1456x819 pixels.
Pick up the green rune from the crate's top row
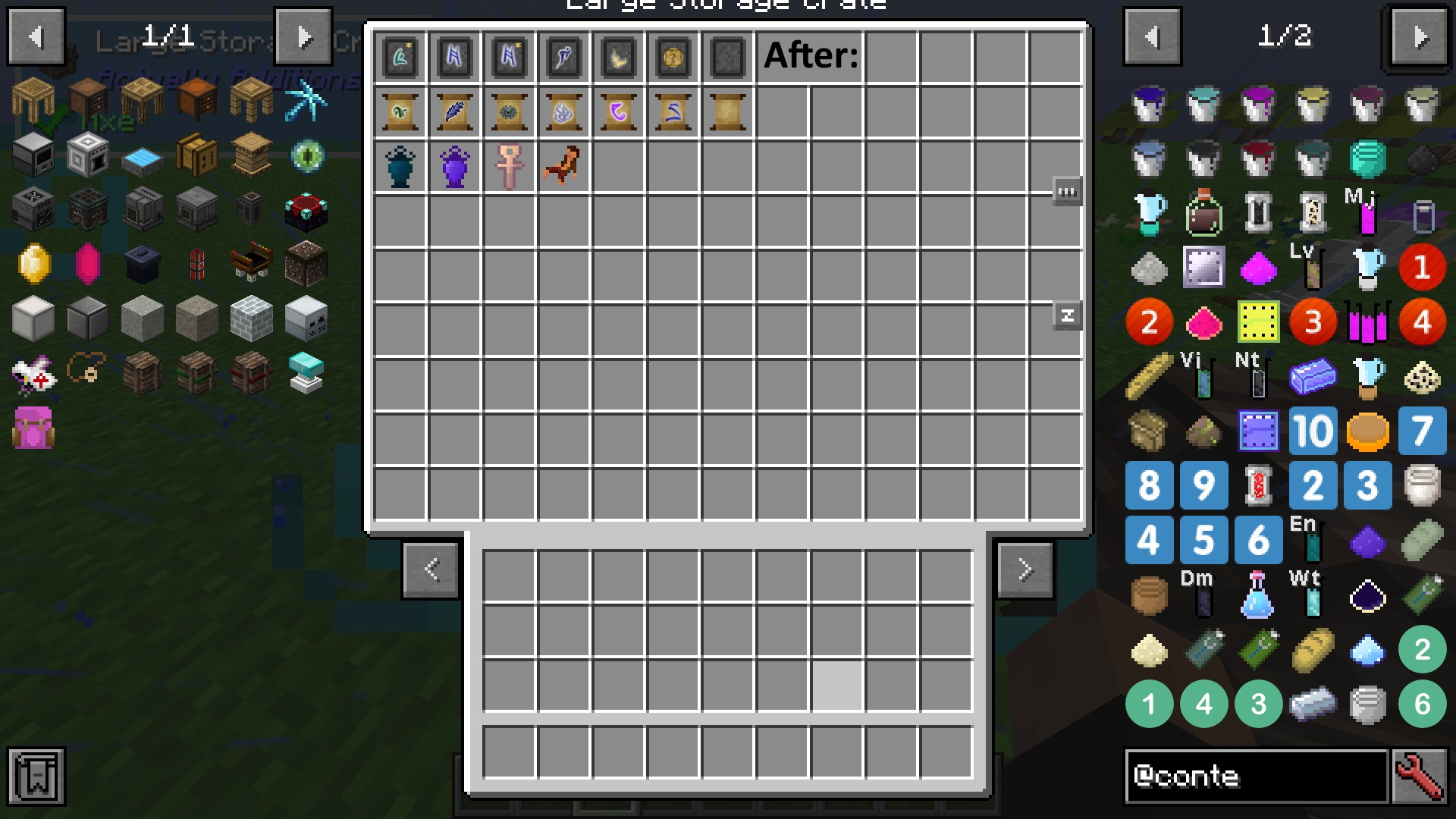pyautogui.click(x=400, y=57)
